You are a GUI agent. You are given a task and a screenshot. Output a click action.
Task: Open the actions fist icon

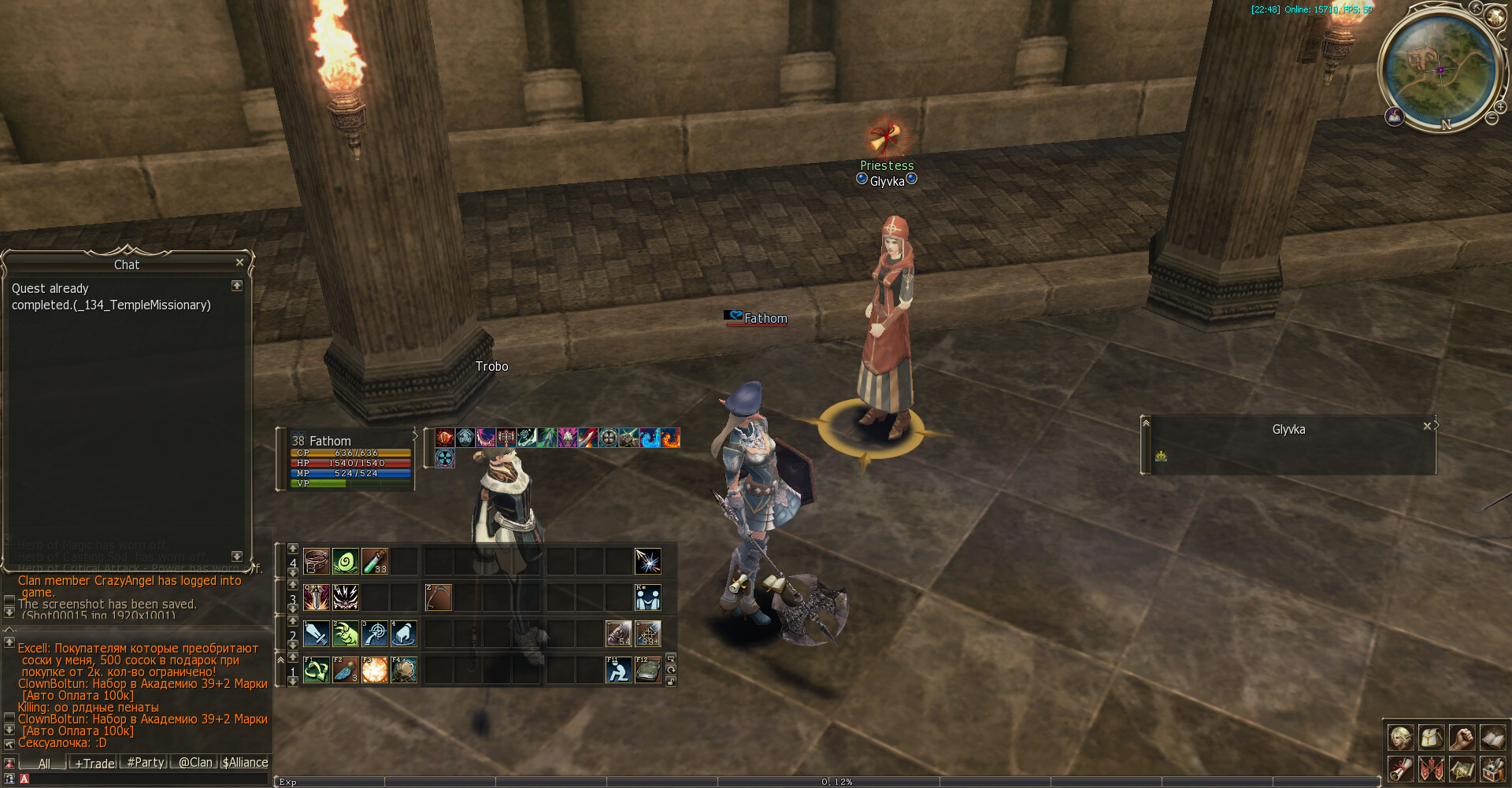coord(1462,738)
